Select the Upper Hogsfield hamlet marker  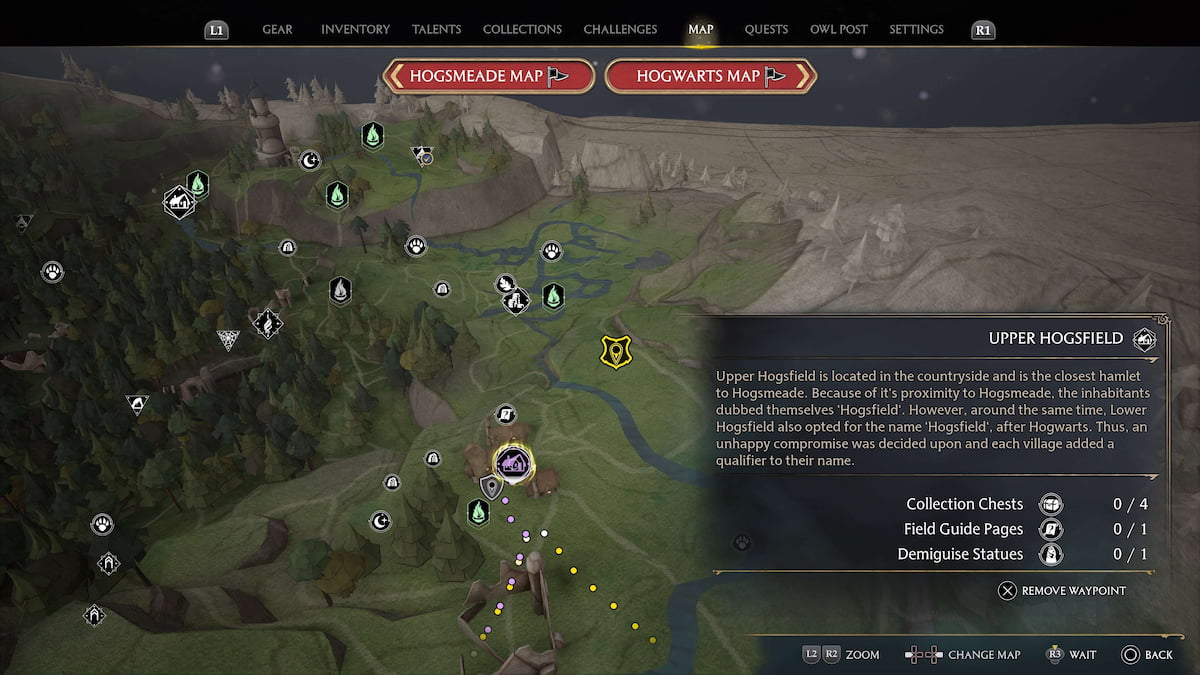[x=513, y=462]
